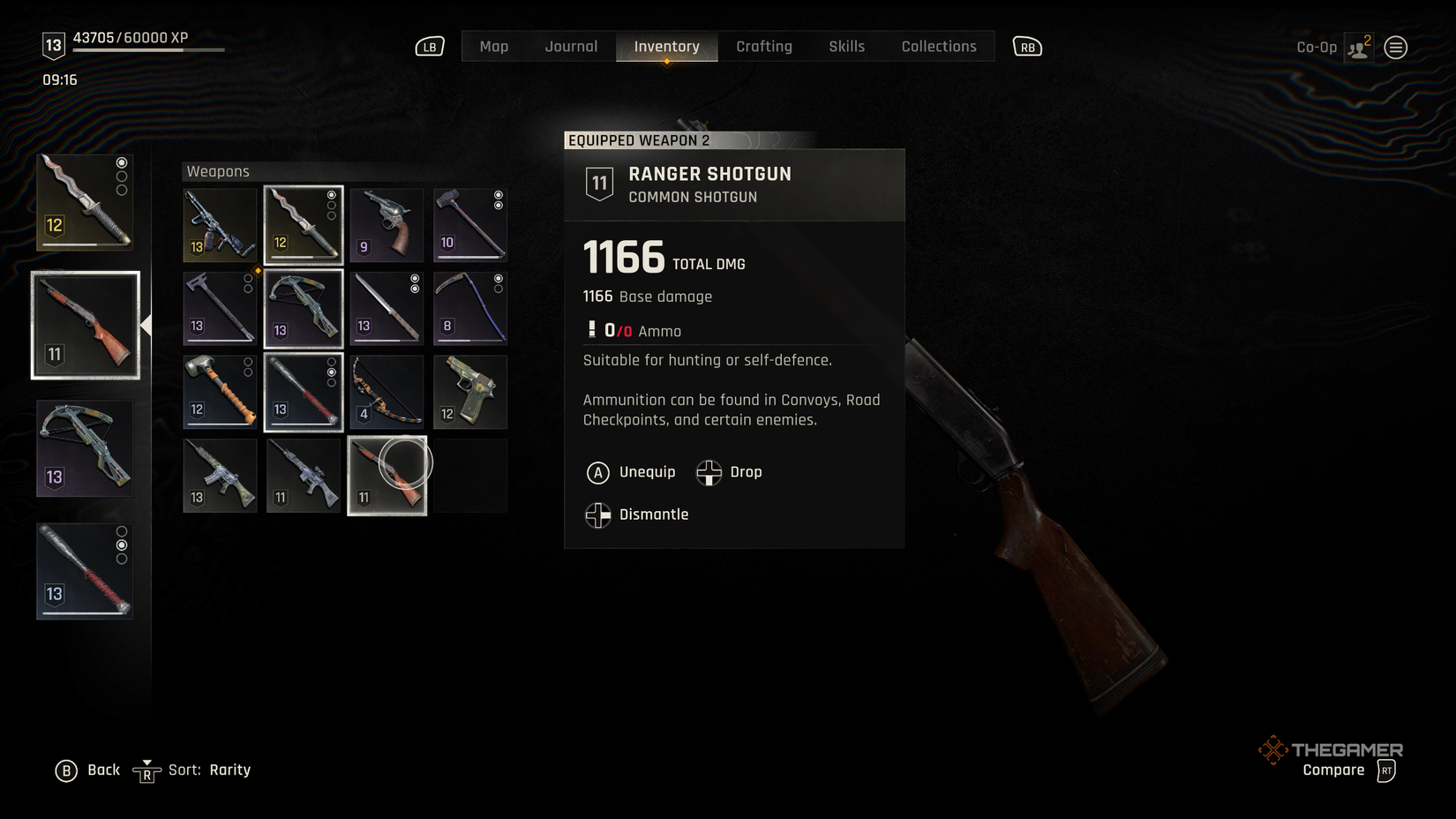Viewport: 1456px width, 819px height.
Task: Click the LB shoulder button icon
Action: (x=429, y=47)
